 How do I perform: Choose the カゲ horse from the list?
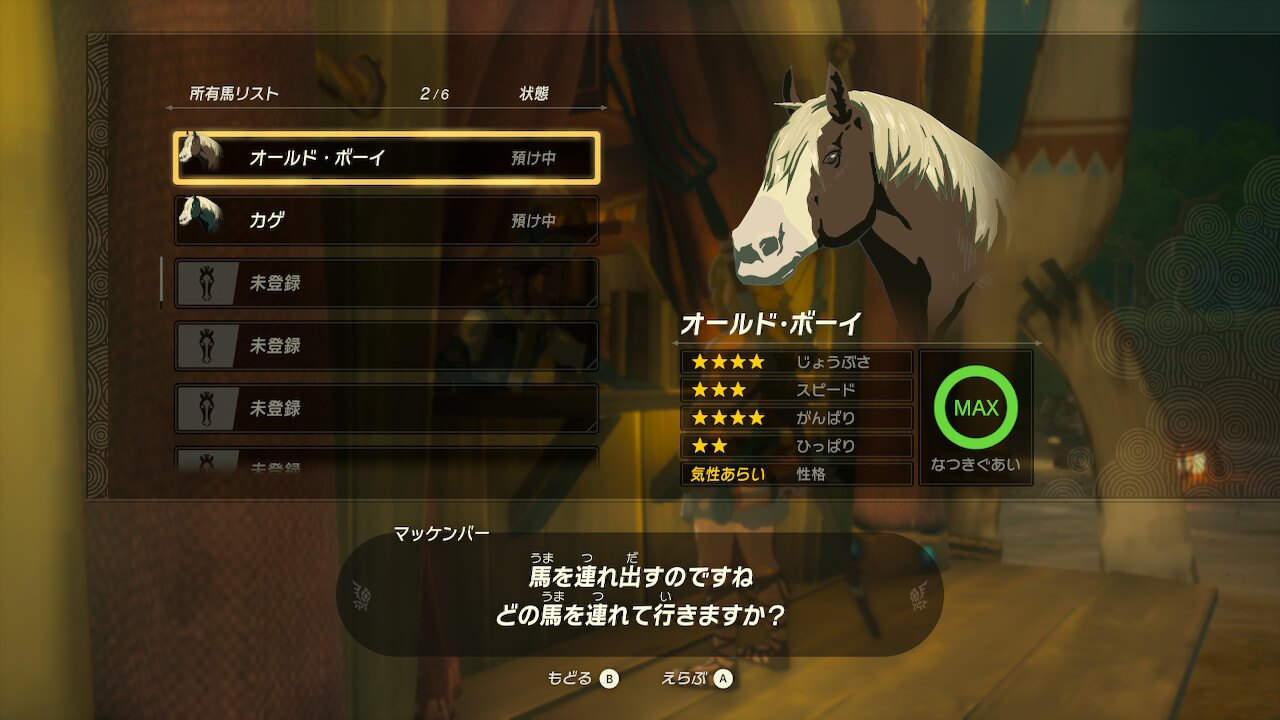386,221
